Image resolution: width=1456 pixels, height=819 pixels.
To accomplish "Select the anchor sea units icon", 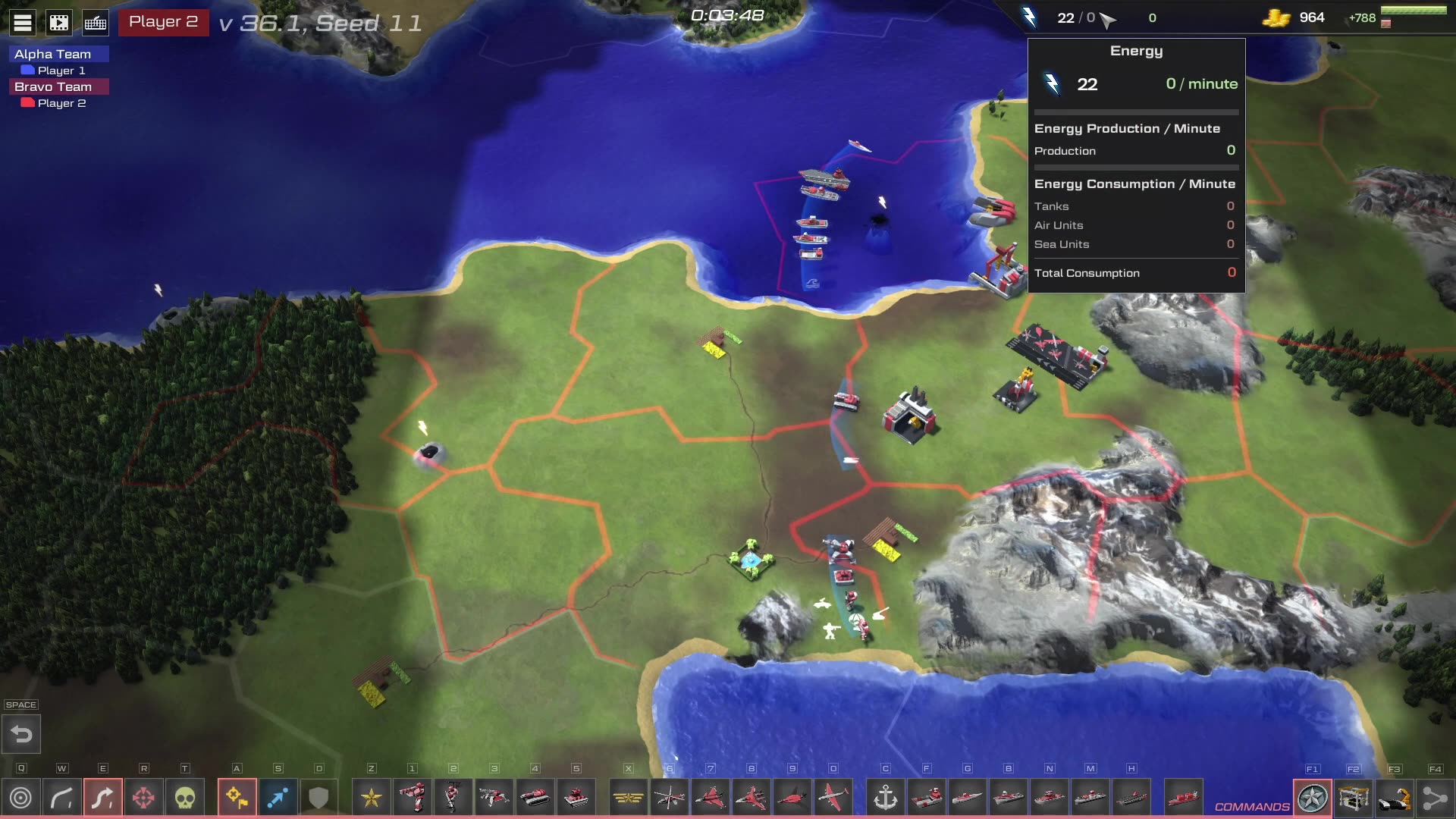I will coord(886,798).
